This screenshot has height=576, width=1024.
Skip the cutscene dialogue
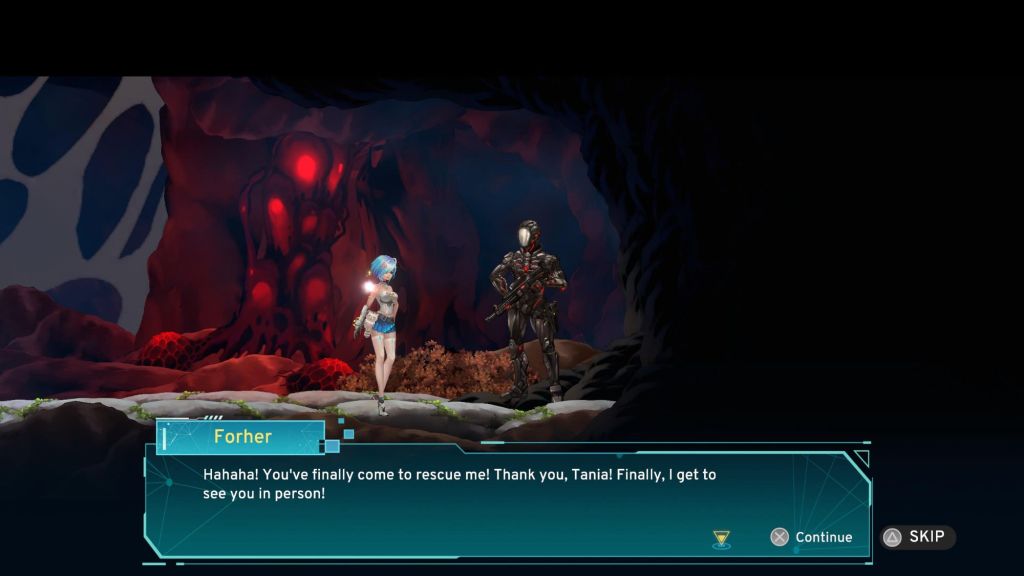click(x=917, y=537)
